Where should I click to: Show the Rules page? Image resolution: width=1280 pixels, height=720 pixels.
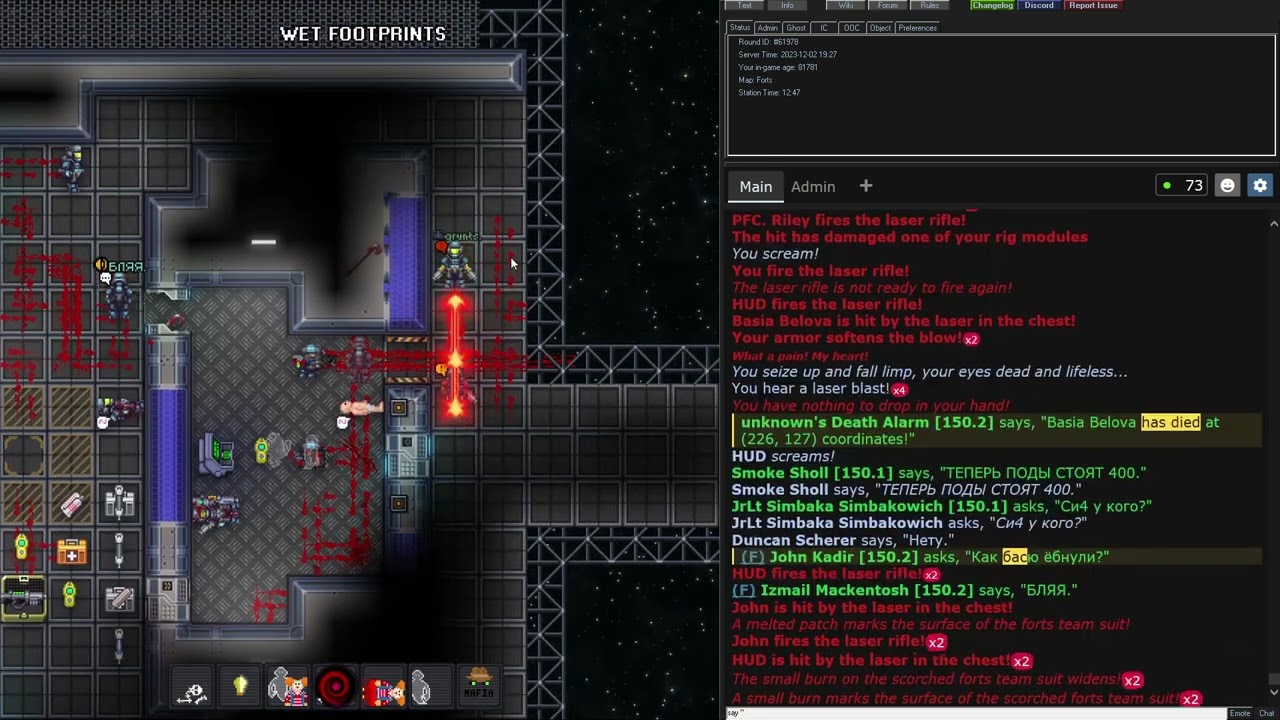click(x=930, y=5)
